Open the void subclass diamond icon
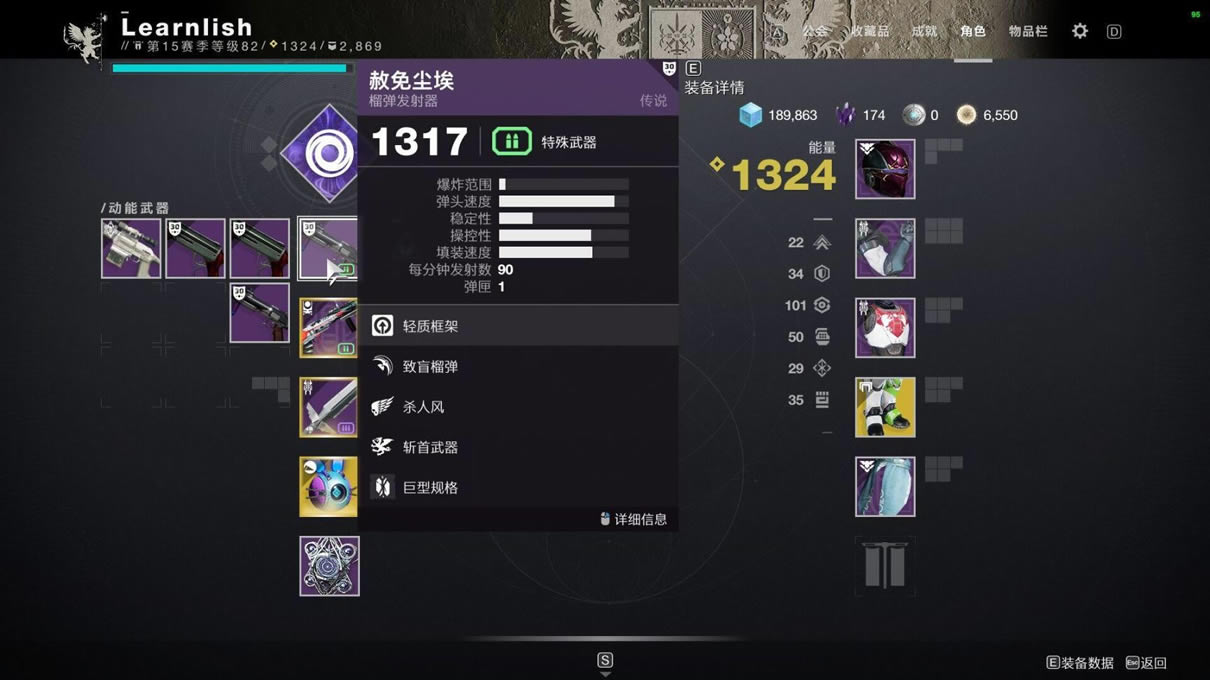This screenshot has height=680, width=1210. tap(322, 153)
